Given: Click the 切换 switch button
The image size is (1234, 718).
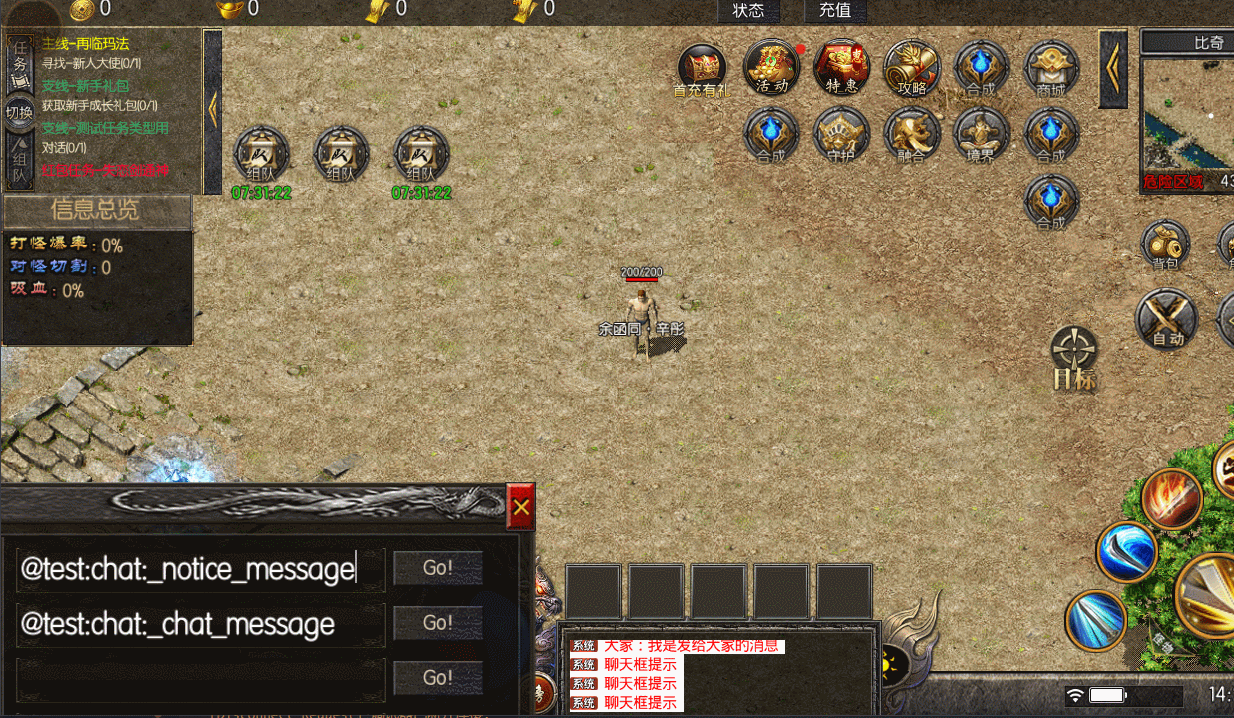Looking at the screenshot, I should tap(19, 112).
